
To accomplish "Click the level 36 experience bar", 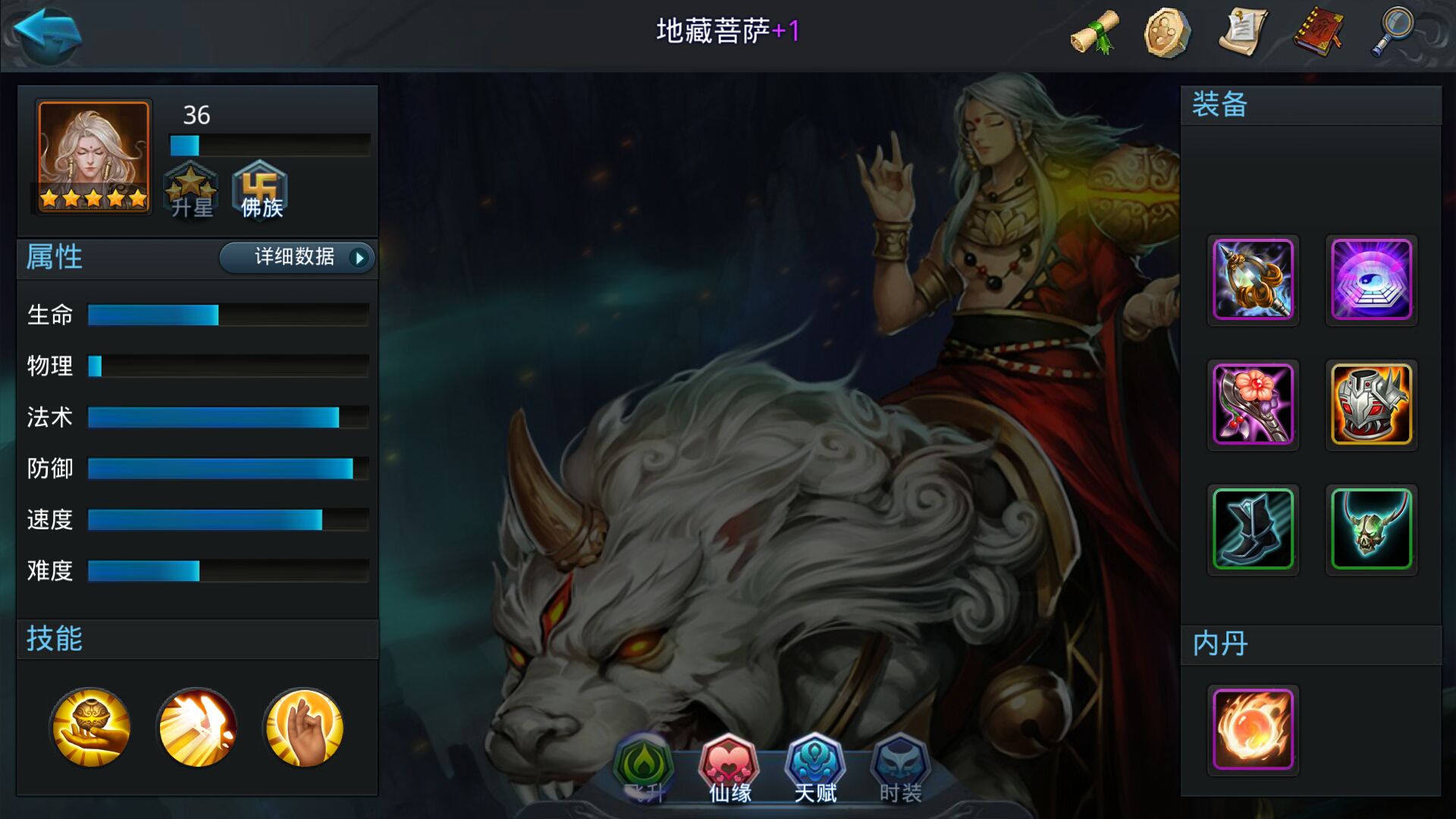I will coord(268,143).
